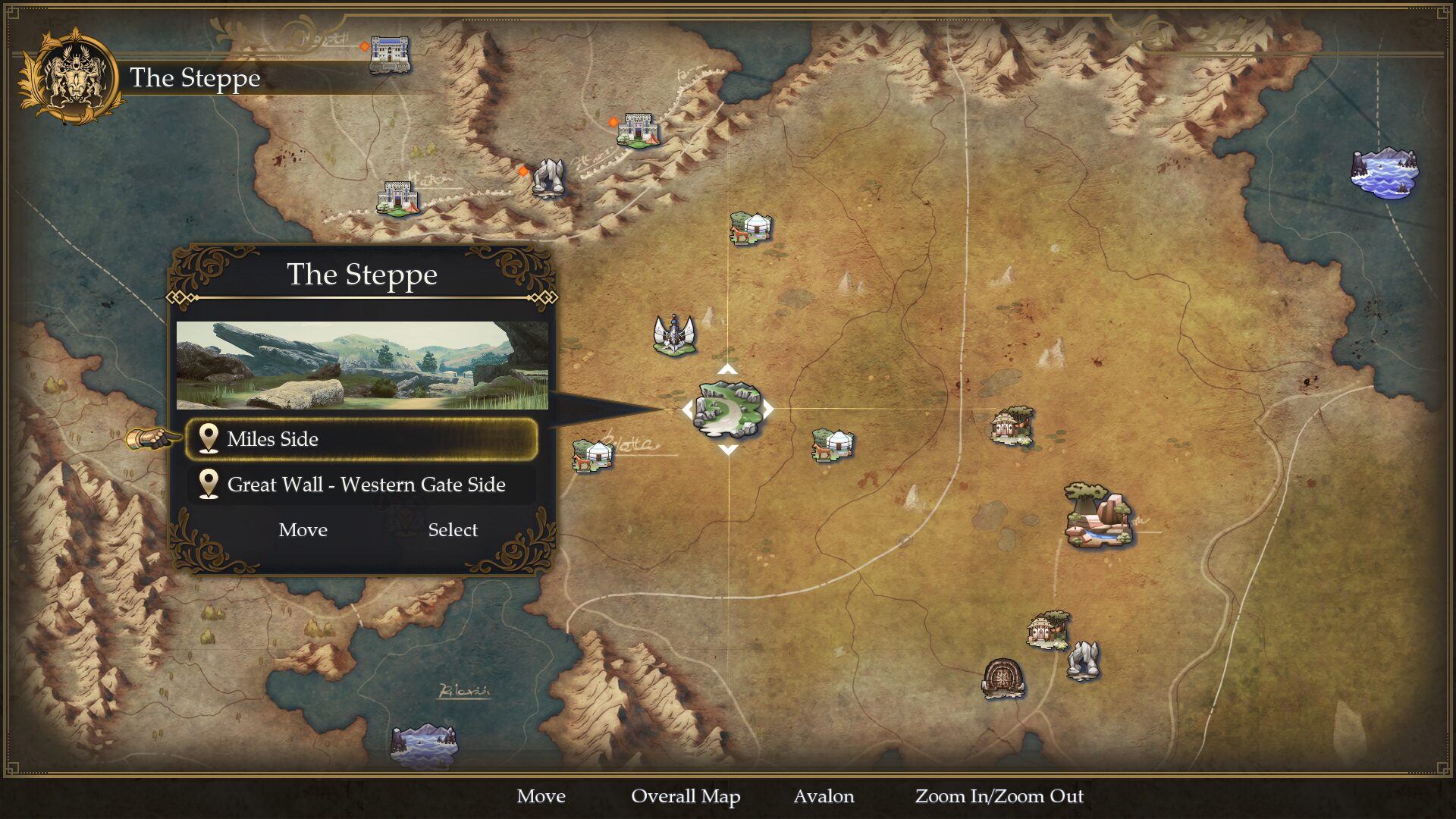Choose Great Wall - Western Gate Side

pyautogui.click(x=362, y=485)
